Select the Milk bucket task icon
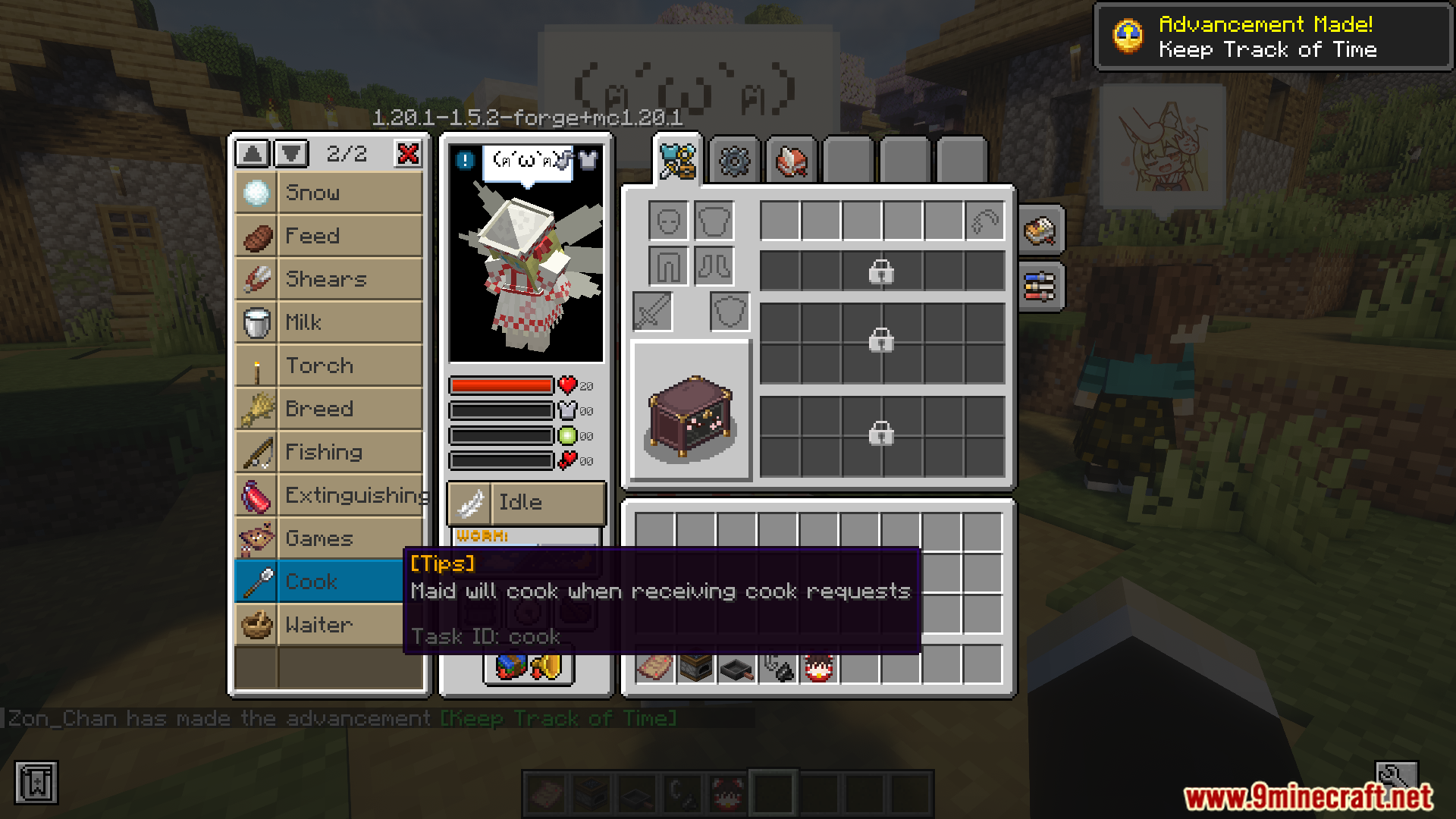The width and height of the screenshot is (1456, 819). (x=256, y=322)
